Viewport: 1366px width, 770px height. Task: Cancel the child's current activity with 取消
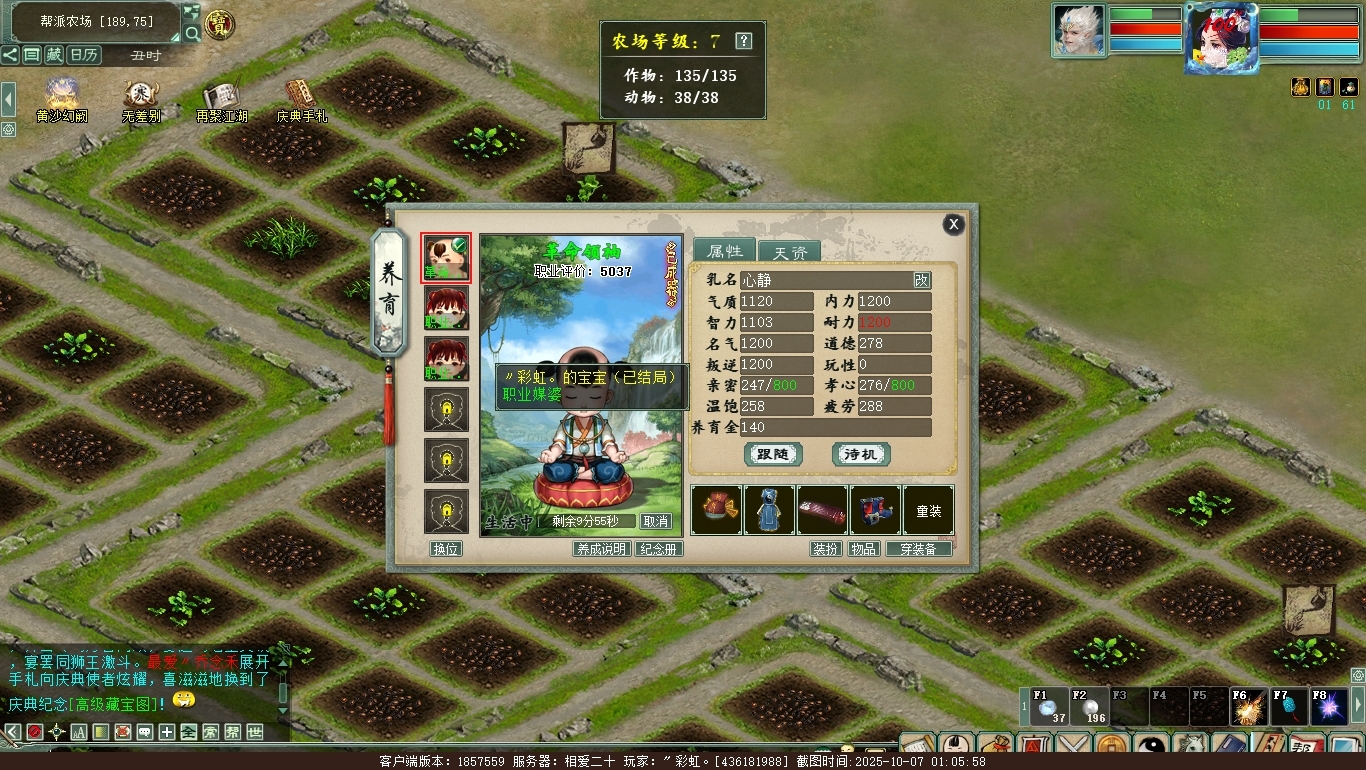coord(656,521)
